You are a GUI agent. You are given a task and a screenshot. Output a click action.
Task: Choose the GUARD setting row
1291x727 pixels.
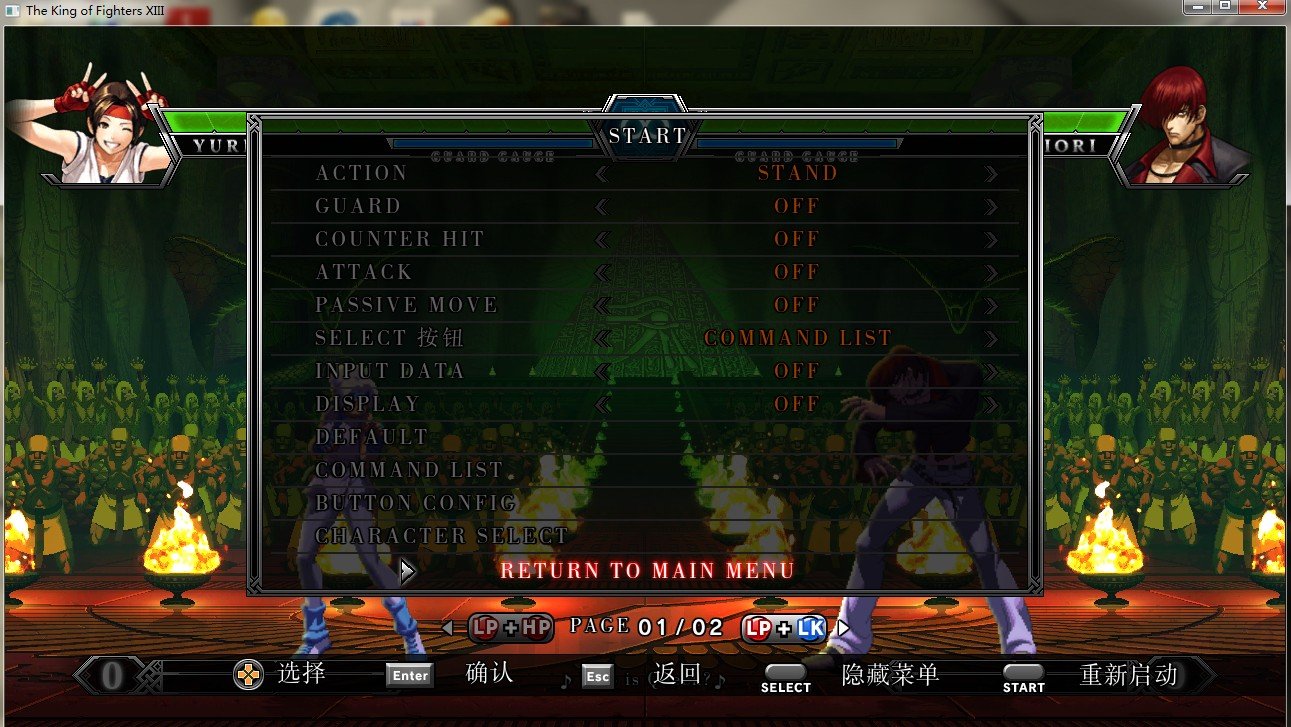click(x=358, y=206)
